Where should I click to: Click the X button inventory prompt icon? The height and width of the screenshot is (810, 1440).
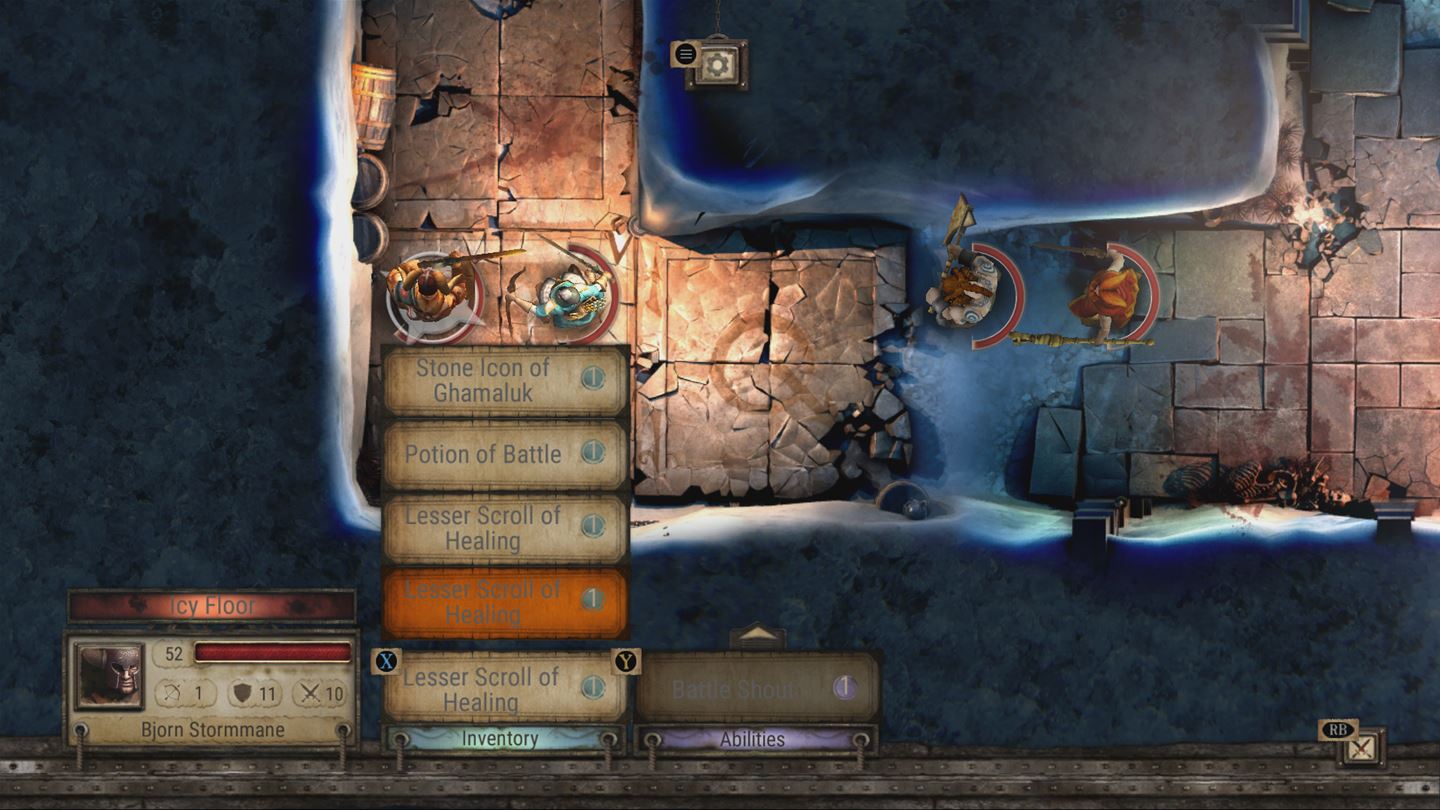tap(384, 662)
